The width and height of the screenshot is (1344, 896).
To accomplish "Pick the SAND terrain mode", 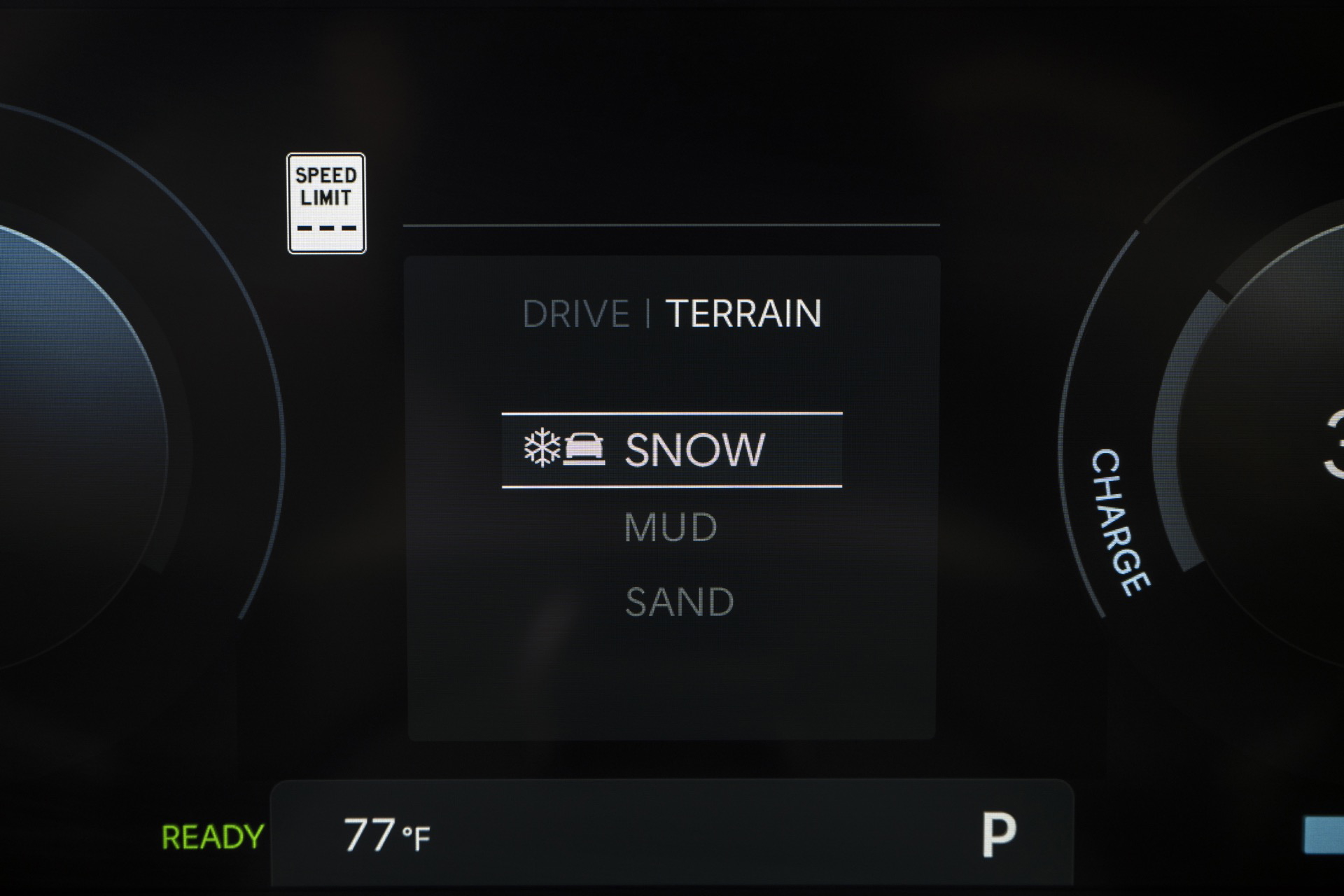I will tap(679, 602).
